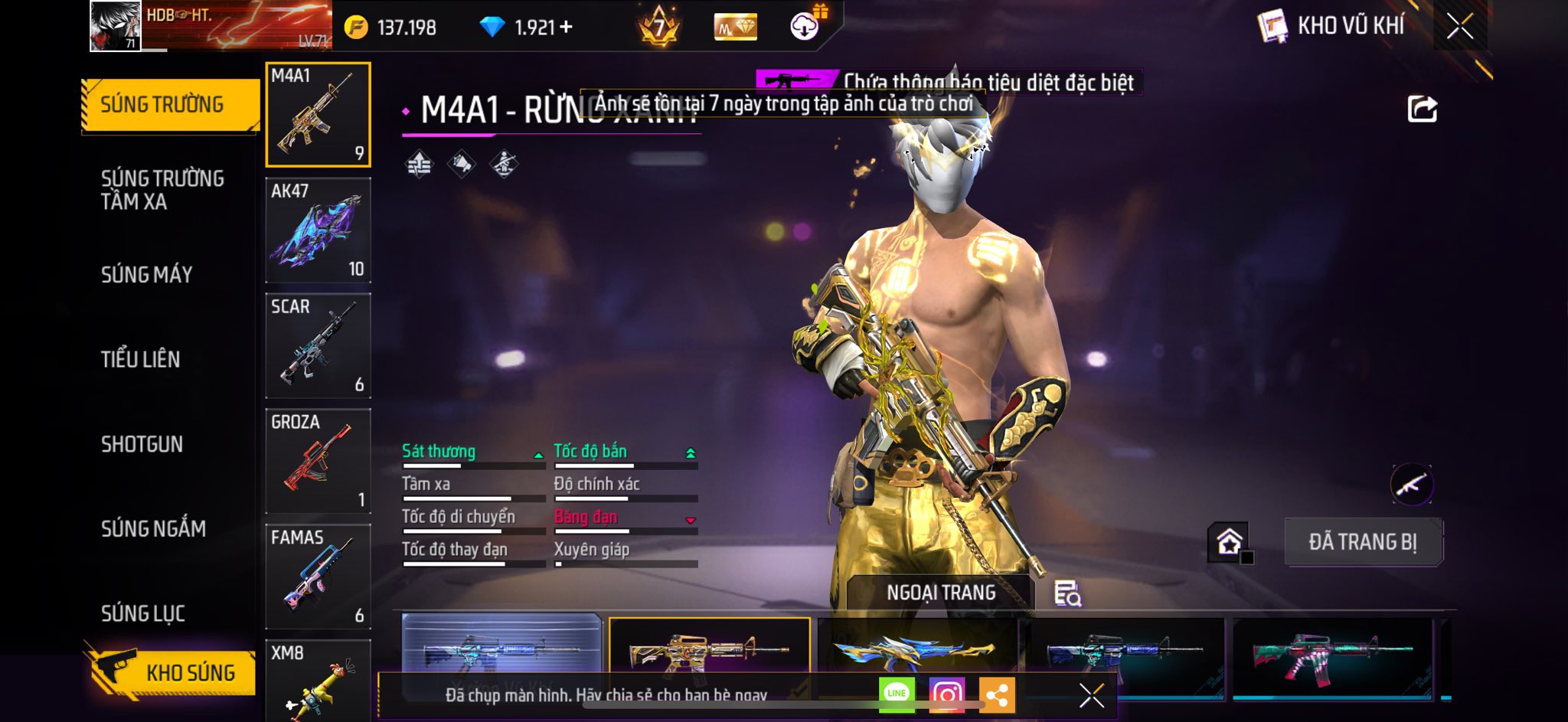Open the Súng Máy weapon category
This screenshot has width=1568, height=722.
147,275
